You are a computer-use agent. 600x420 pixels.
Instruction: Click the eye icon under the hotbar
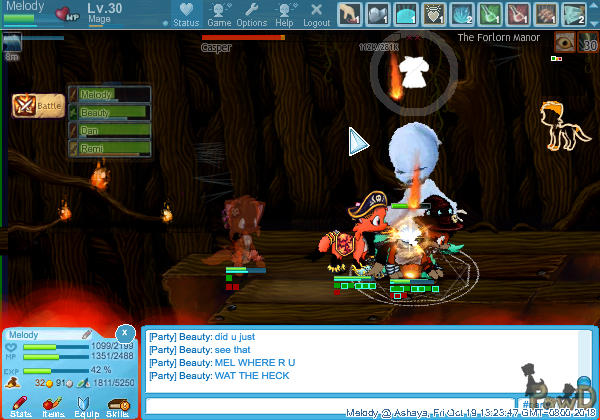coord(565,42)
